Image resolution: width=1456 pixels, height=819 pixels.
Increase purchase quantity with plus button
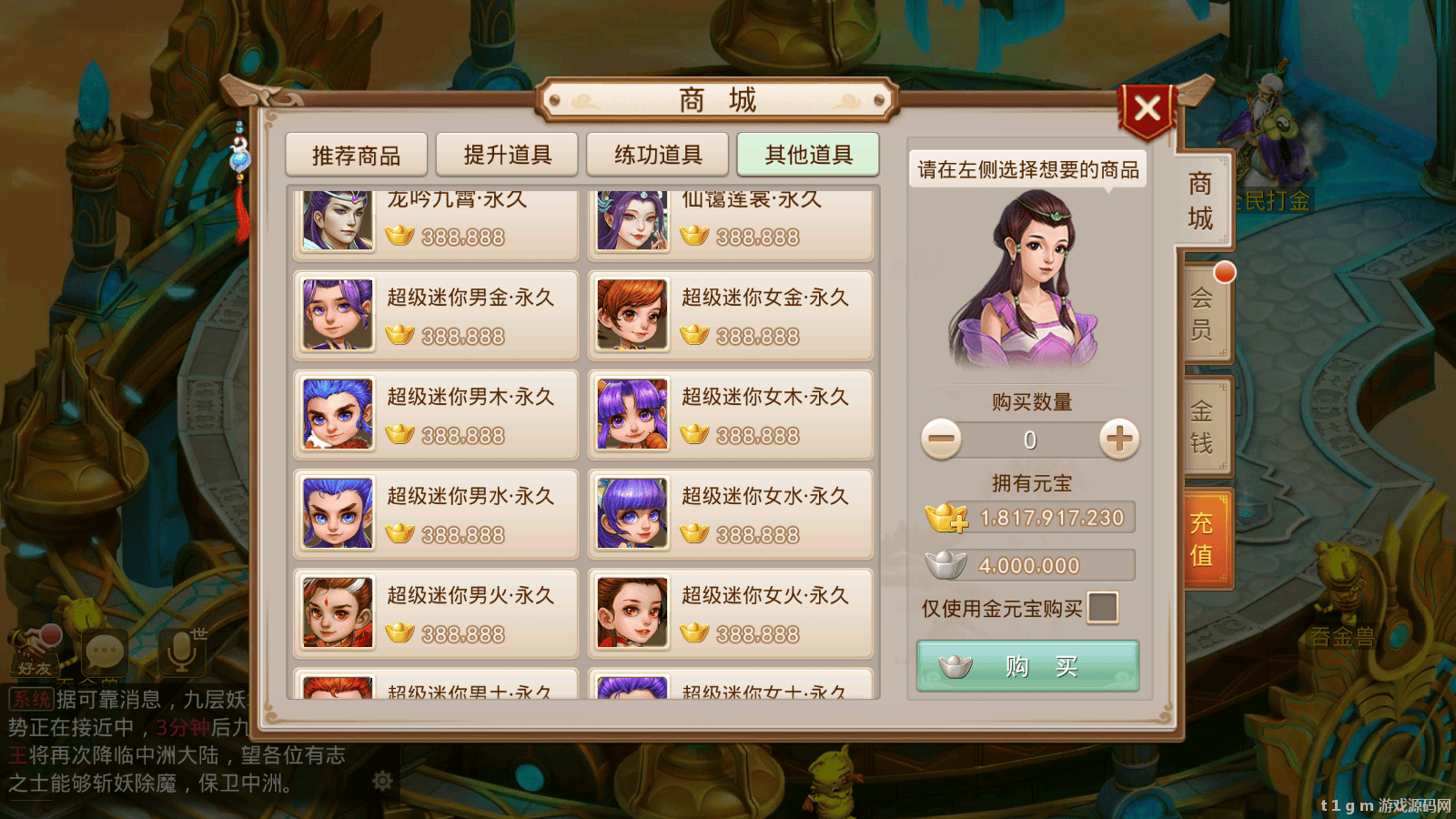(1121, 439)
